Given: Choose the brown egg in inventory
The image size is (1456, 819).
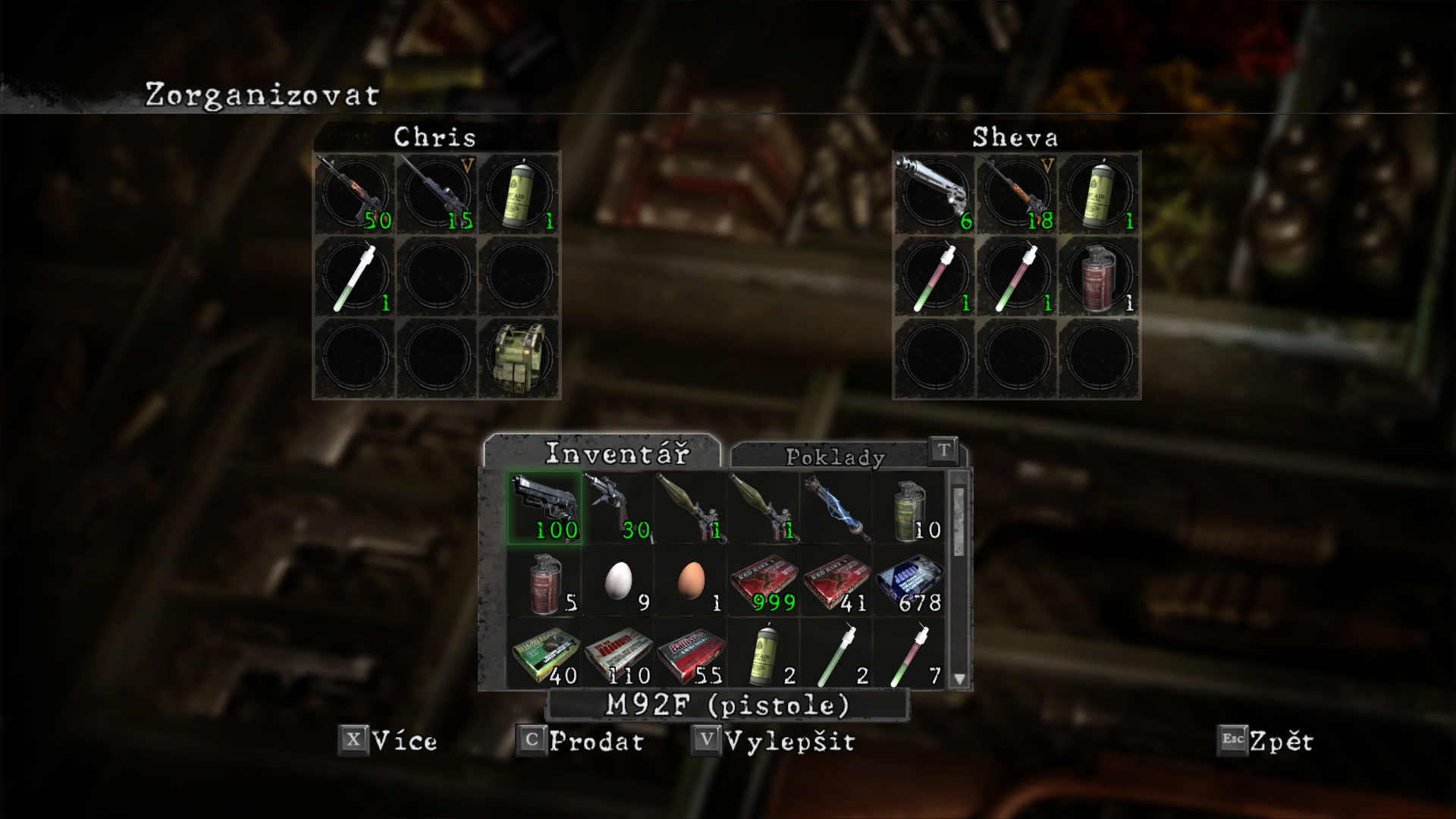Looking at the screenshot, I should [x=690, y=582].
